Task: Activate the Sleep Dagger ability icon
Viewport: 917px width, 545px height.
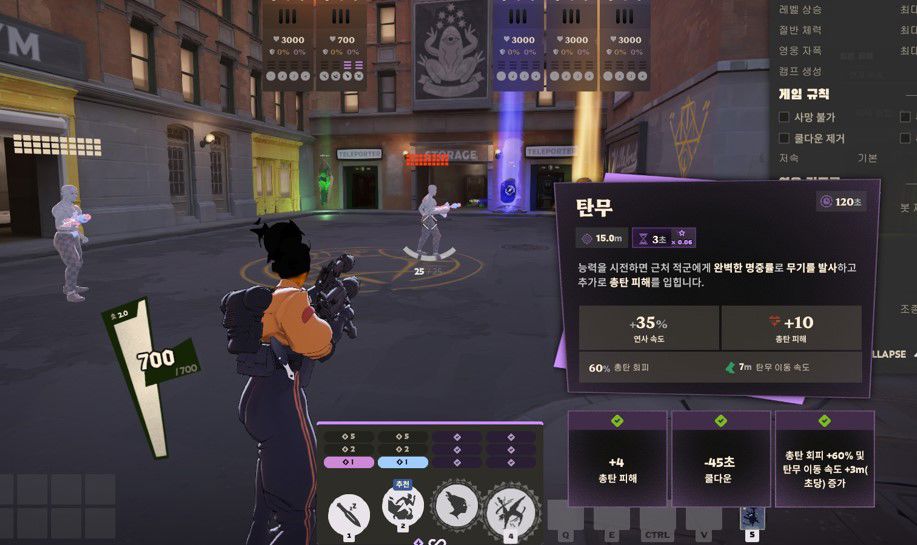Action: click(349, 513)
